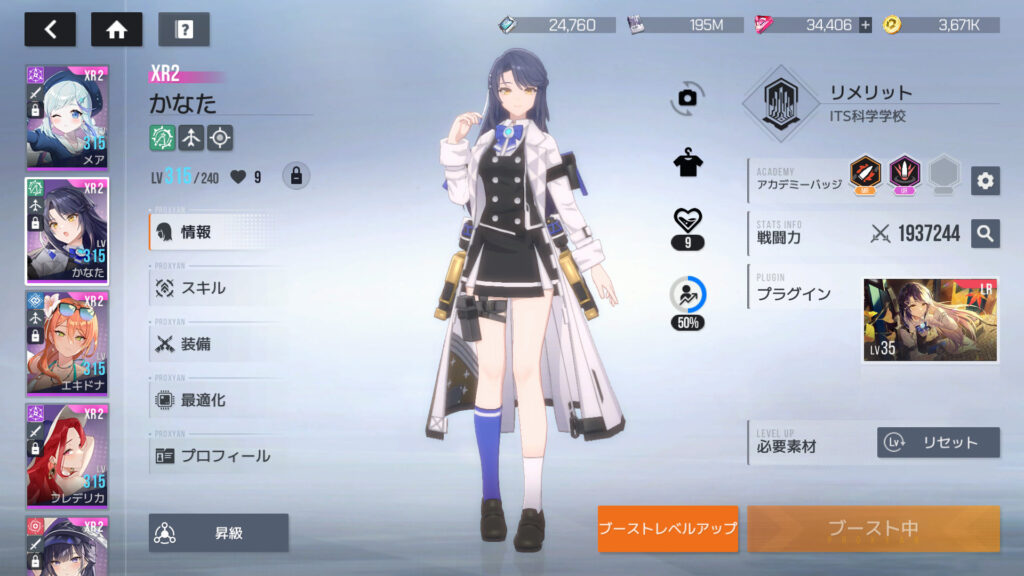This screenshot has height=576, width=1024.
Task: Tap the ブーストレベルアップ button
Action: pos(668,529)
